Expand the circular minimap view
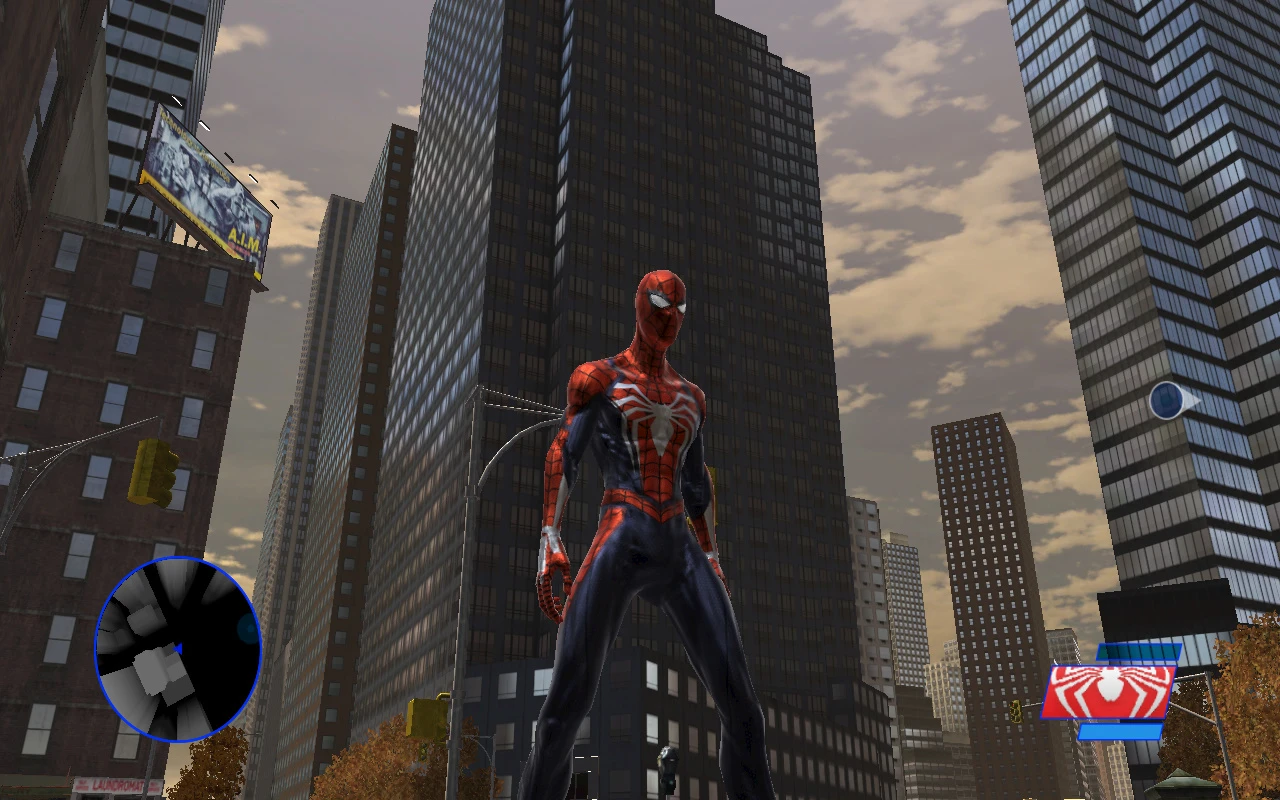This screenshot has height=800, width=1280. (178, 650)
